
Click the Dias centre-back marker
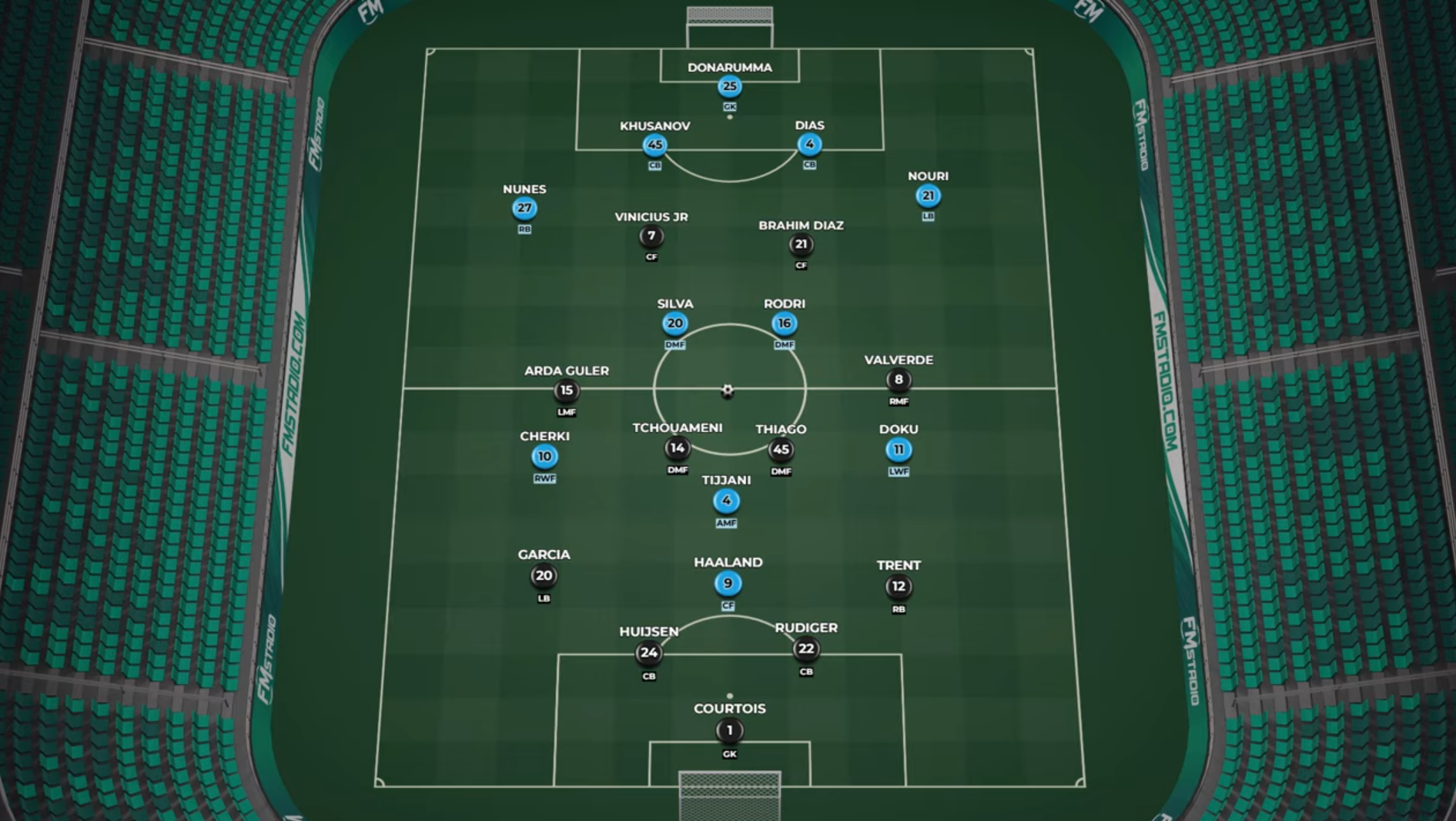point(809,144)
